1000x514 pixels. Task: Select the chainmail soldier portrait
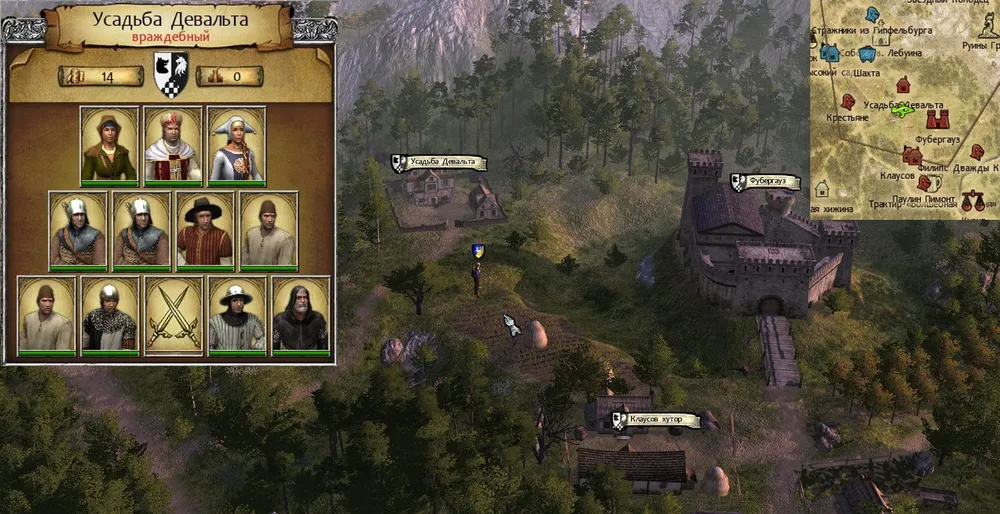109,315
